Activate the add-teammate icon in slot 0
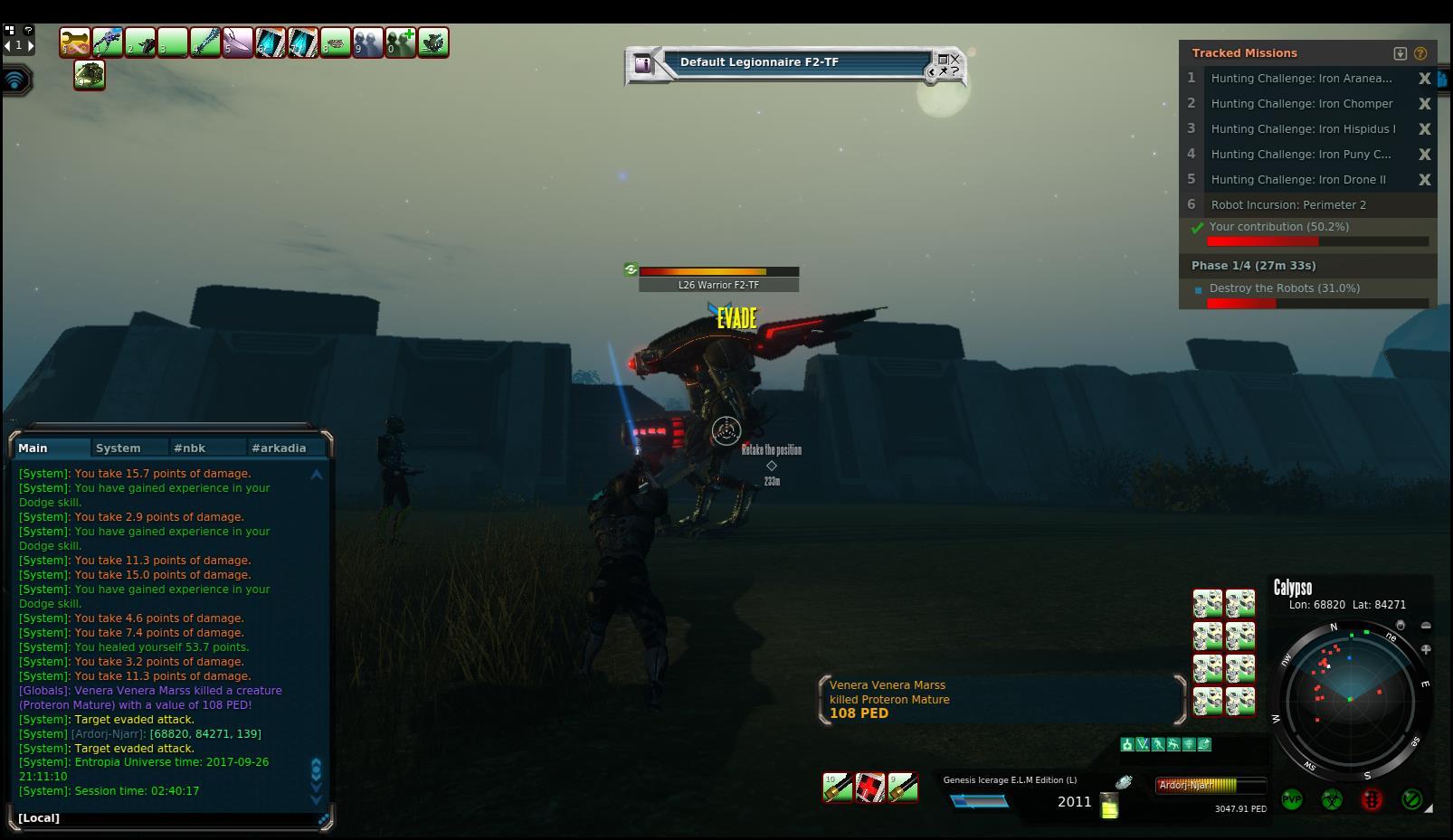 click(401, 42)
